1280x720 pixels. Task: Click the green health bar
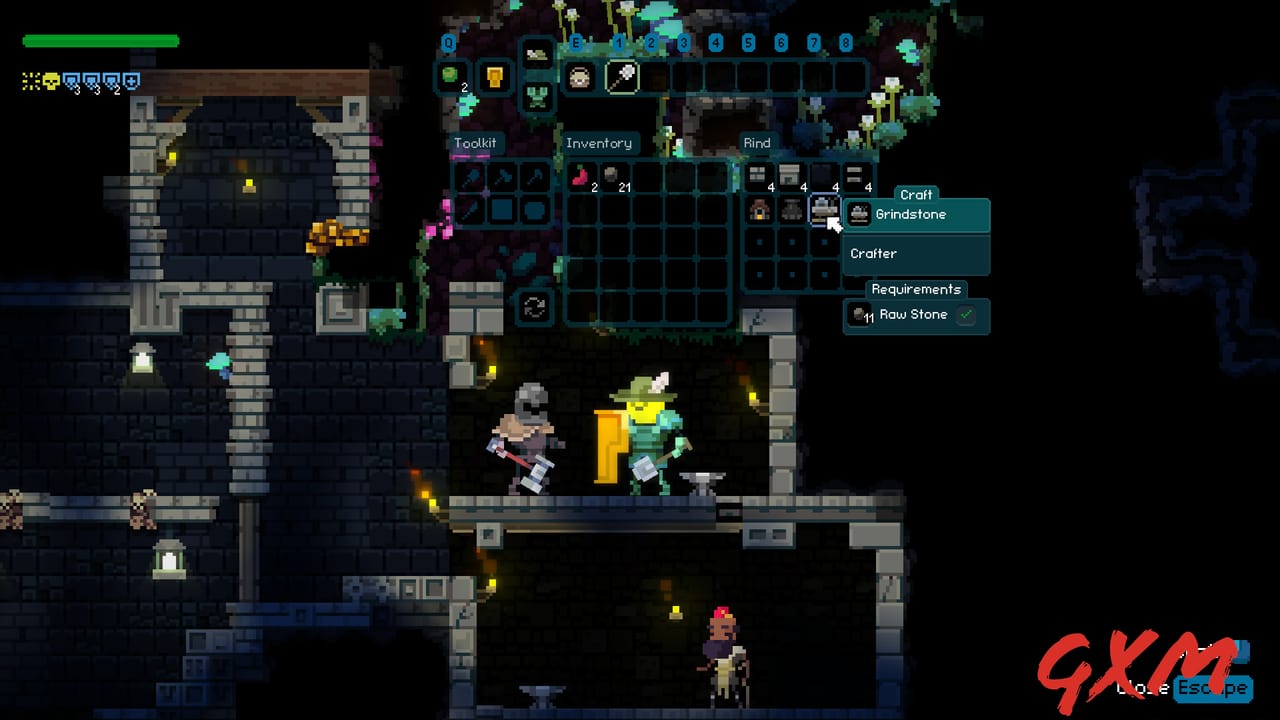pos(100,41)
